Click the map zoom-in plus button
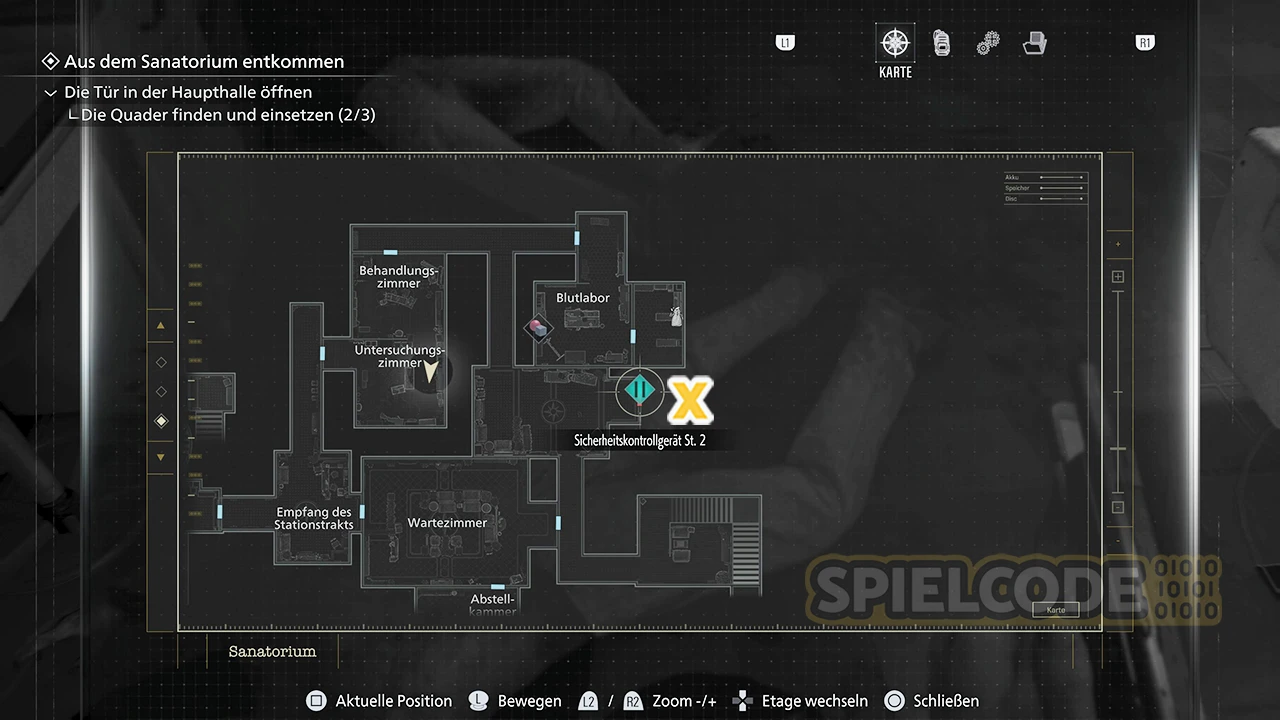The image size is (1280, 720). click(1118, 277)
